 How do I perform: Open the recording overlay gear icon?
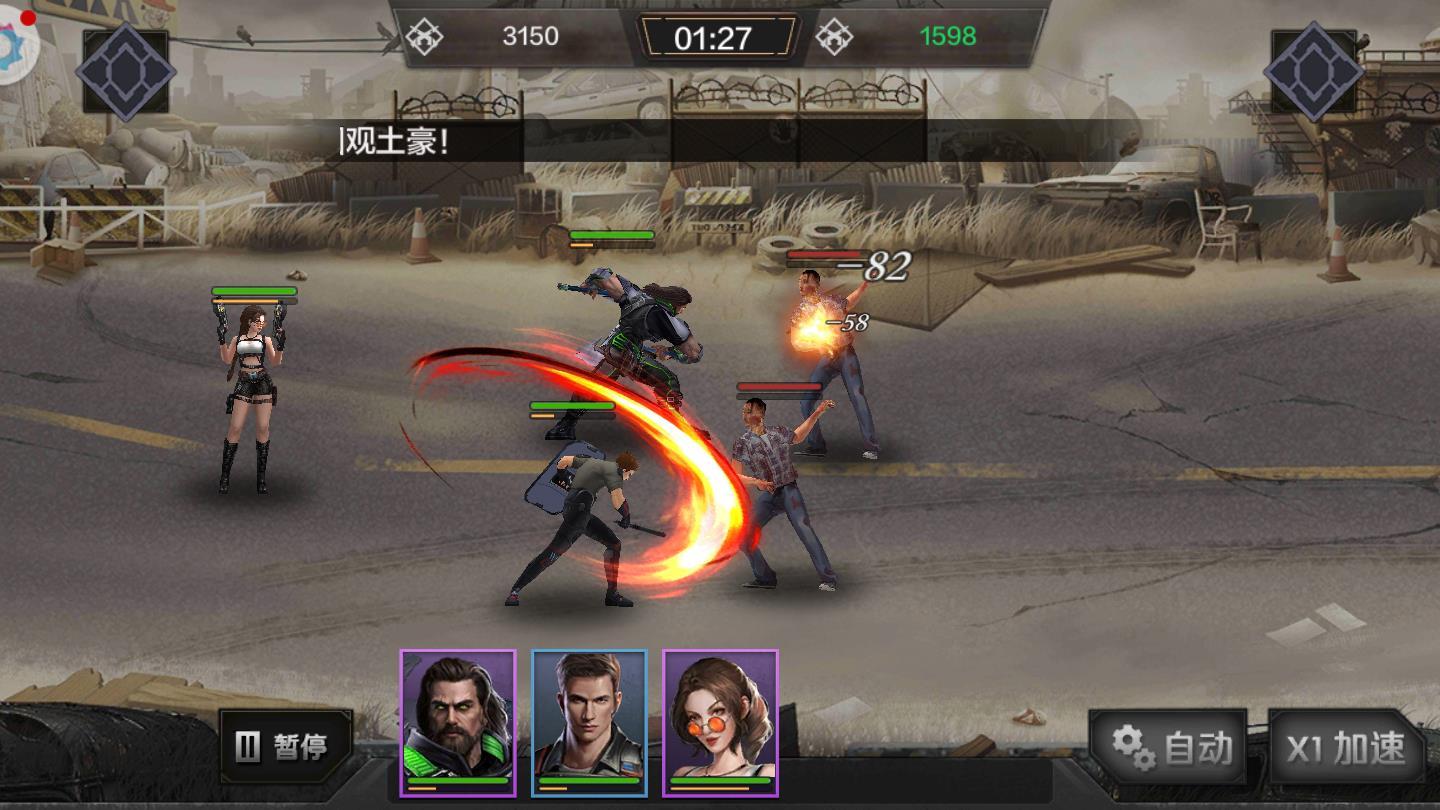[x=14, y=40]
